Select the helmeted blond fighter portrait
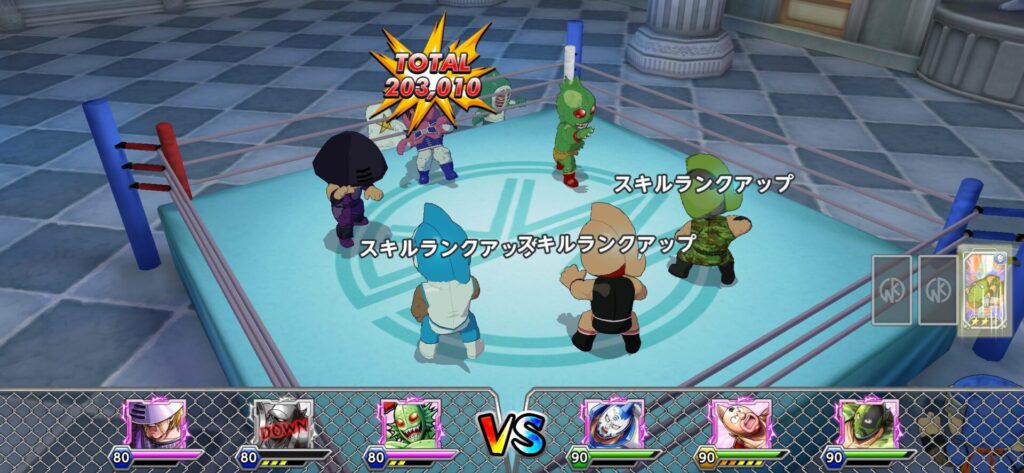The image size is (1024, 473). tap(153, 422)
